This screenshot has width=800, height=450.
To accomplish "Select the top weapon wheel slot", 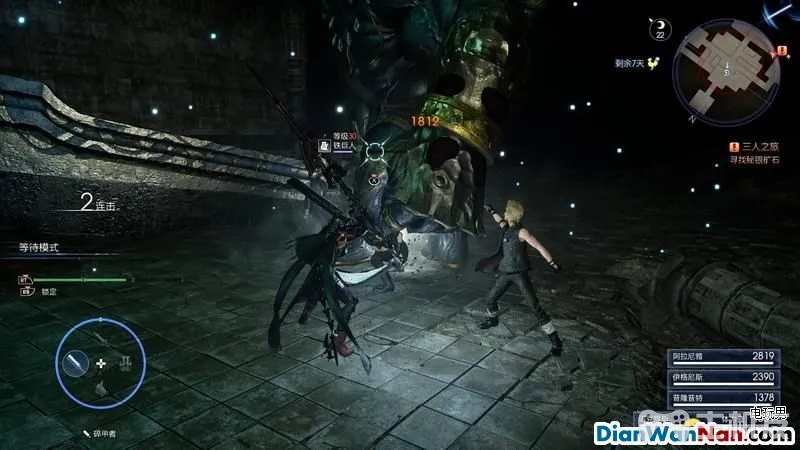I will click(100, 336).
